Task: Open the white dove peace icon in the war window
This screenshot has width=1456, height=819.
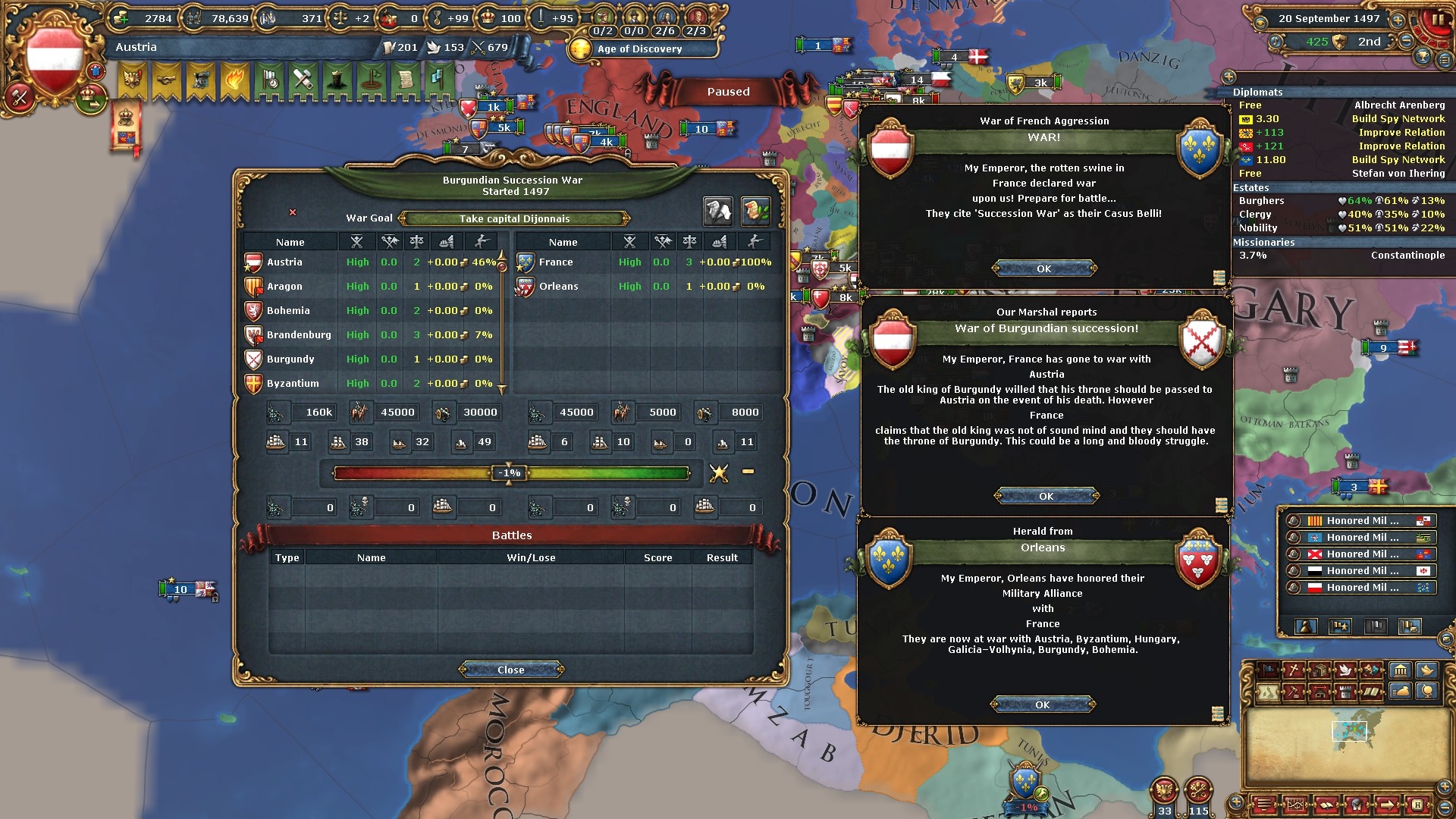Action: 717,212
